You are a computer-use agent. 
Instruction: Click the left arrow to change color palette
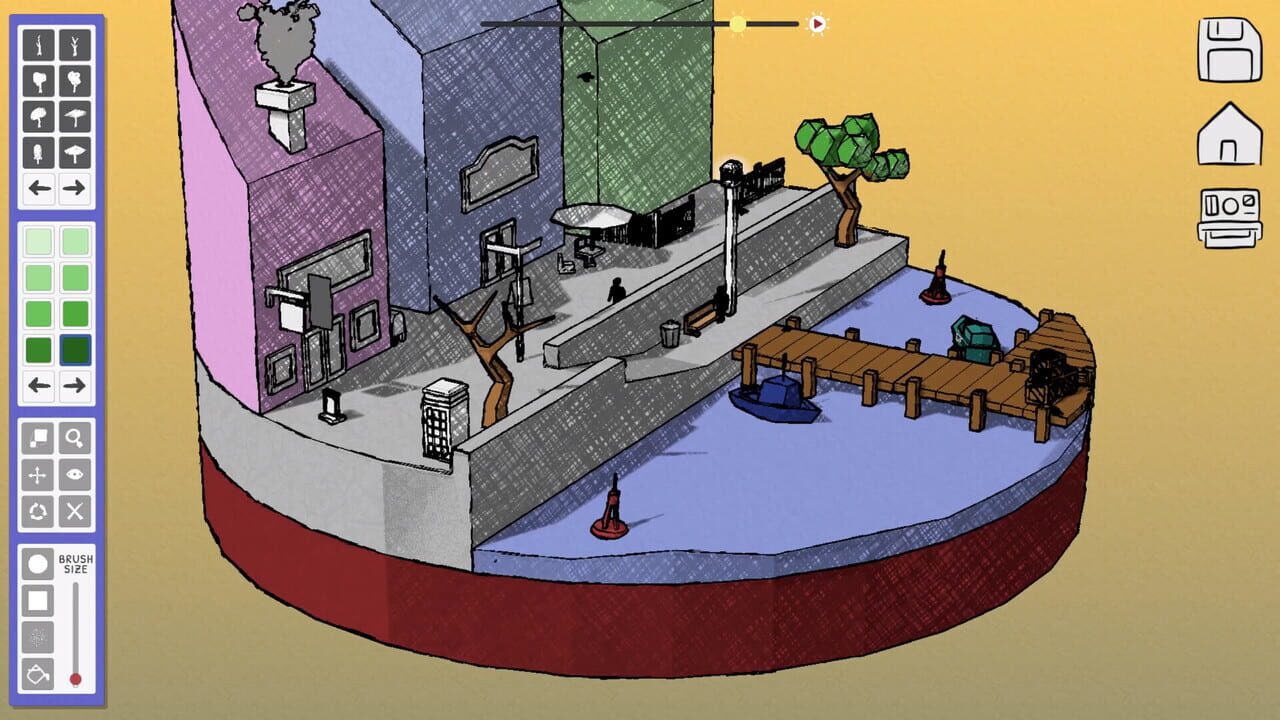coord(39,383)
